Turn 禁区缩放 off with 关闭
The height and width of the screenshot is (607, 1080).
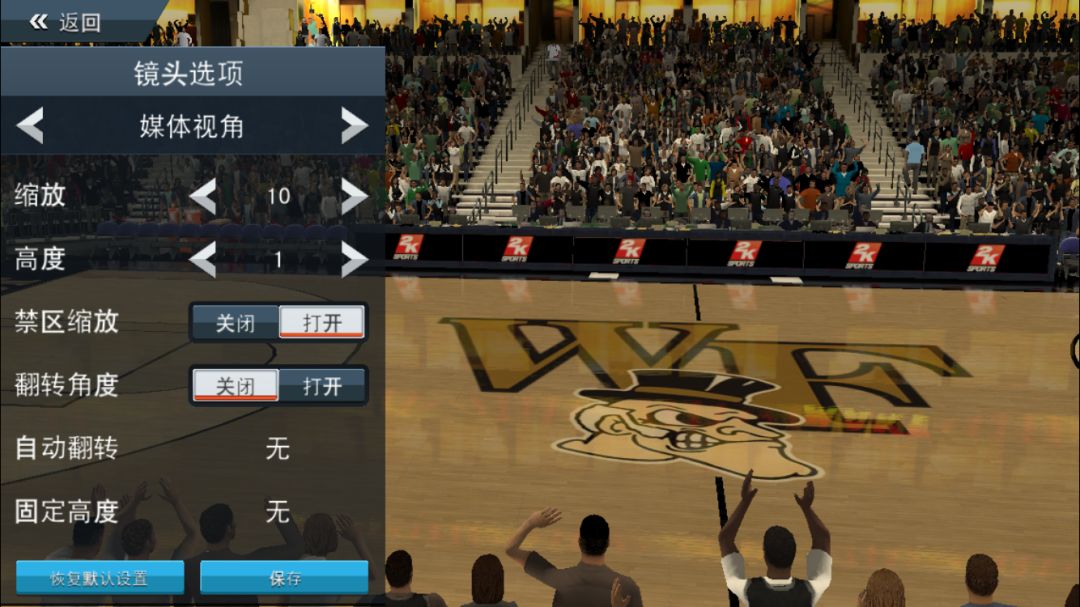coord(235,323)
